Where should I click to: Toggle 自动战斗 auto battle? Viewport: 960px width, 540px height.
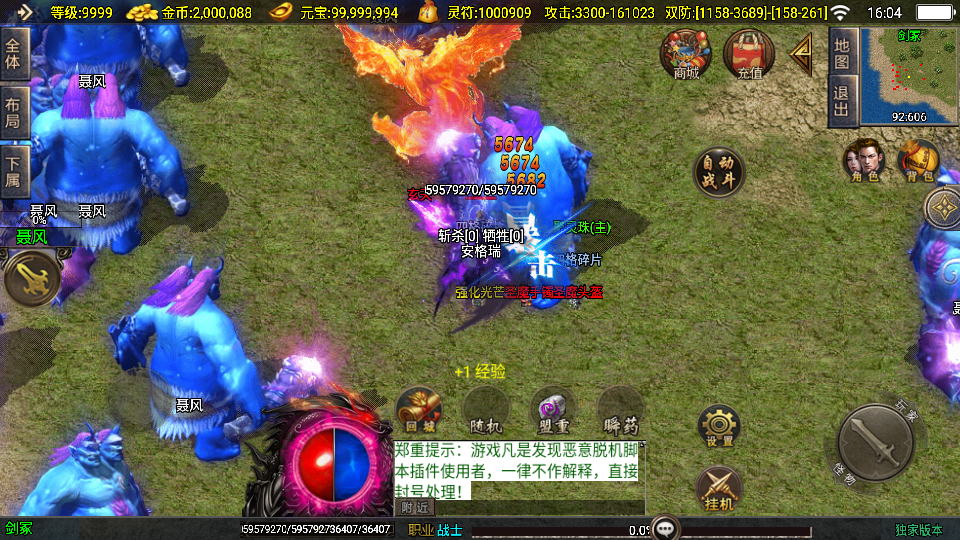(719, 172)
